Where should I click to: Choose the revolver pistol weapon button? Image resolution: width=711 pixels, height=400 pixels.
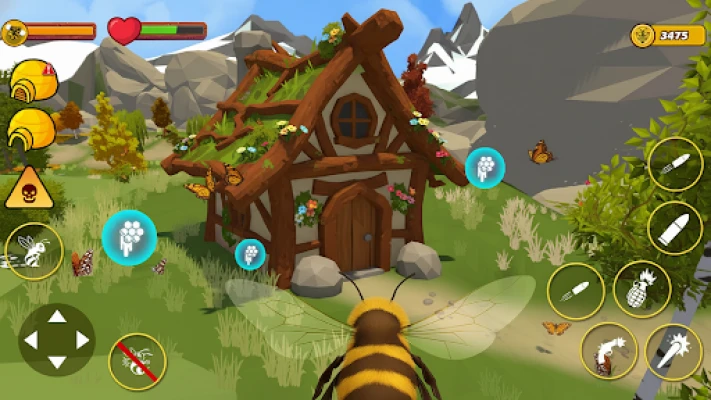click(x=609, y=352)
